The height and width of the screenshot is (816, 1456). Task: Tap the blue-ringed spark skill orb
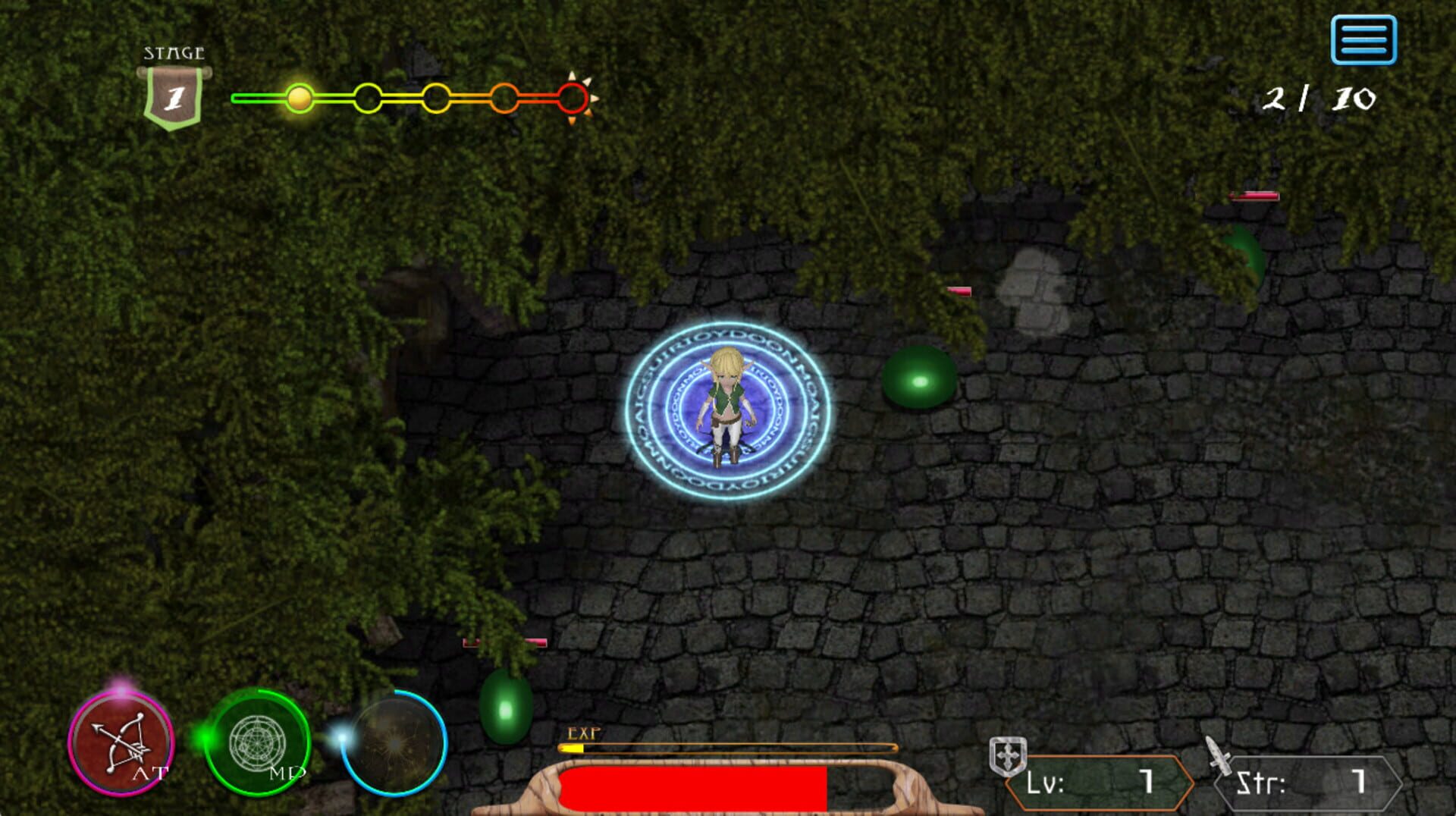click(x=394, y=743)
